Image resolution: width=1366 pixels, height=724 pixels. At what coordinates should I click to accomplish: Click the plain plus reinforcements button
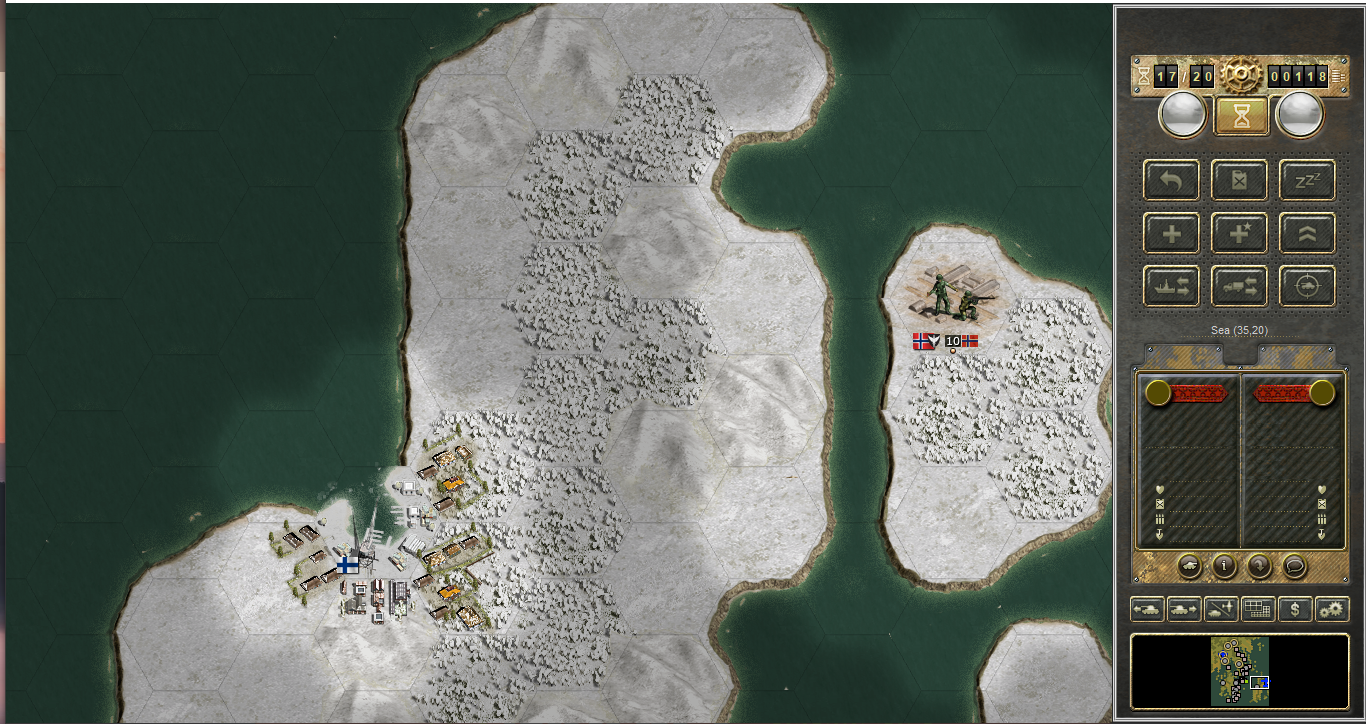[x=1171, y=234]
